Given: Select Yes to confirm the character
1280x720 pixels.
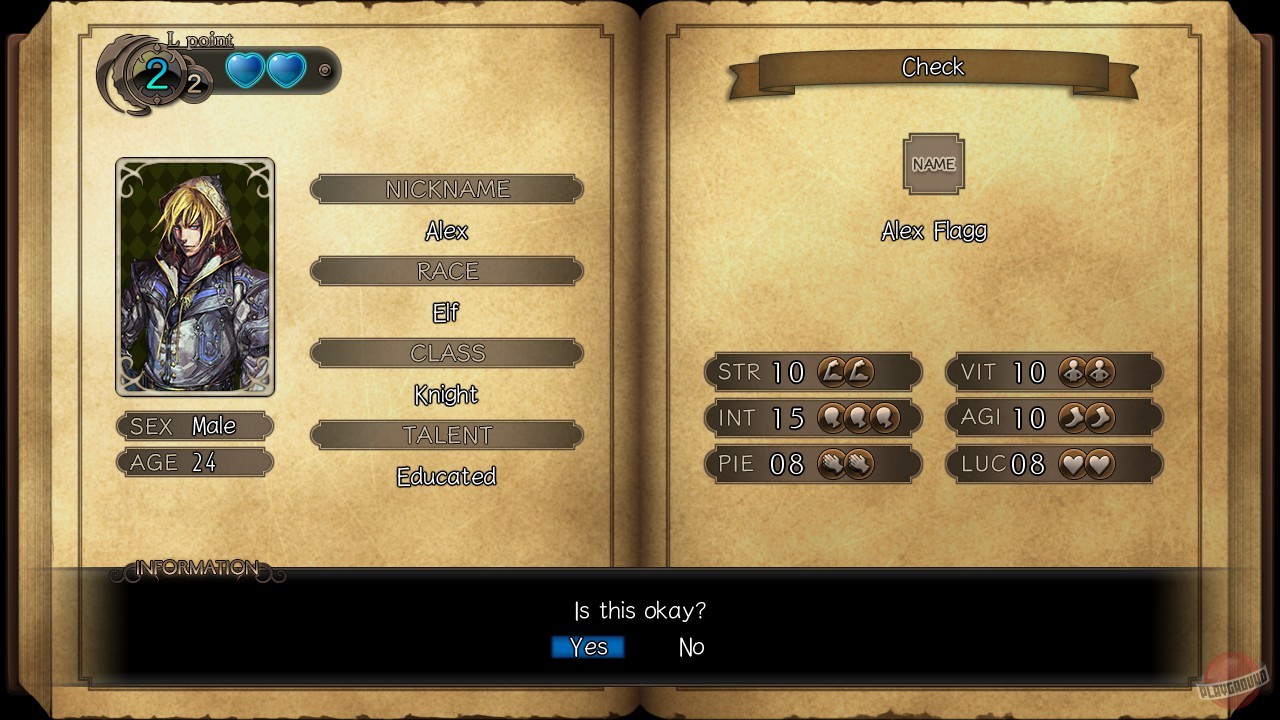Looking at the screenshot, I should tap(588, 647).
